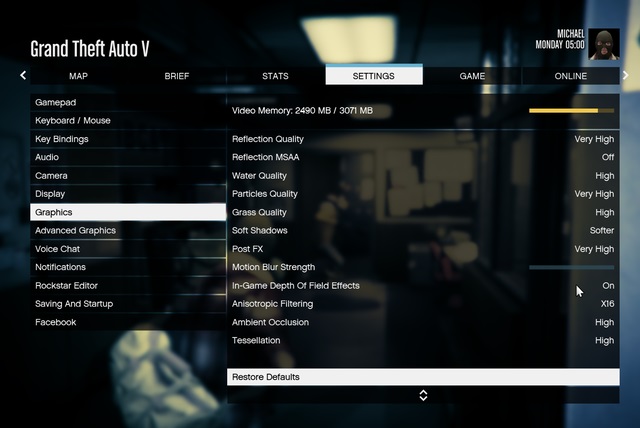The image size is (640, 428).
Task: Click the left arrow beside the tabs
Action: [23, 75]
